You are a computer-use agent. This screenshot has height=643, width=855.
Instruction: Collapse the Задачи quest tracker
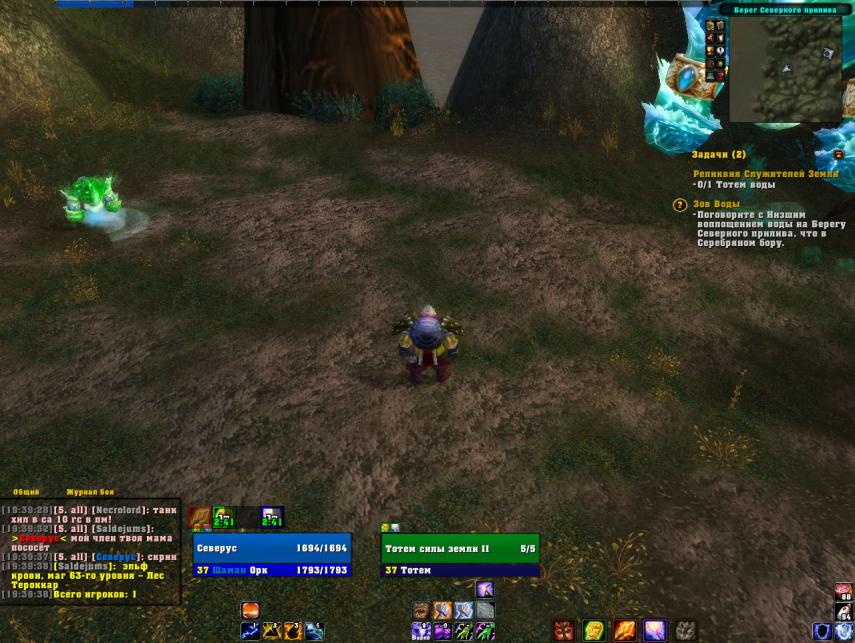point(838,155)
